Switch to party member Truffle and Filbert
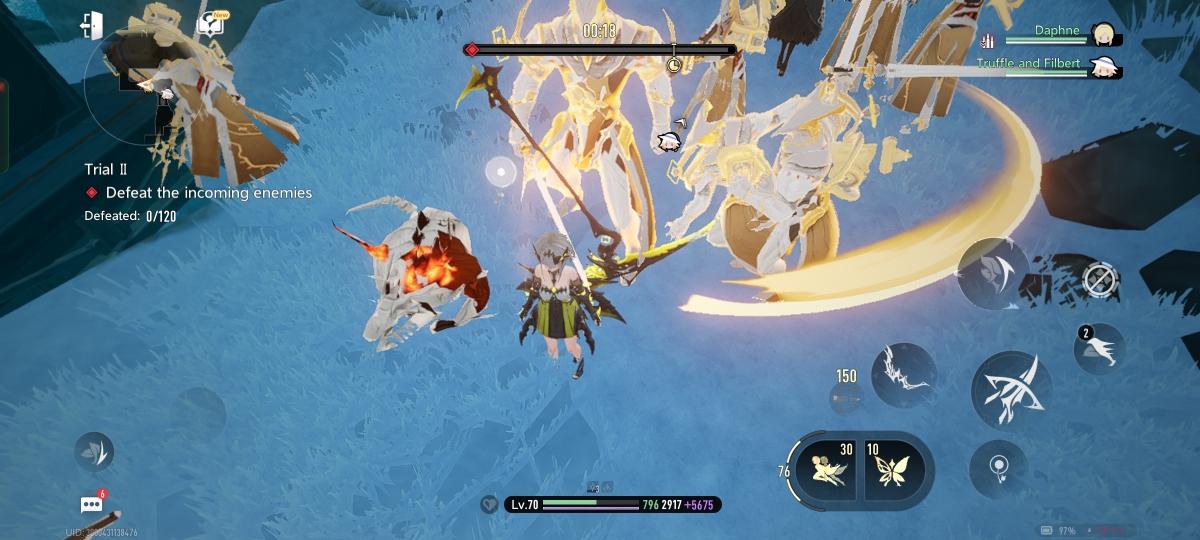The width and height of the screenshot is (1200, 540). 1104,67
